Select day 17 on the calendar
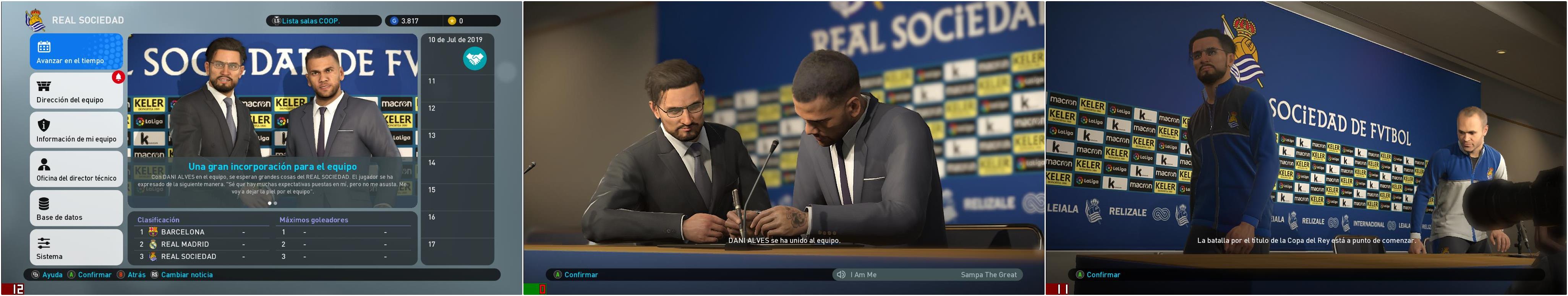 [457, 244]
